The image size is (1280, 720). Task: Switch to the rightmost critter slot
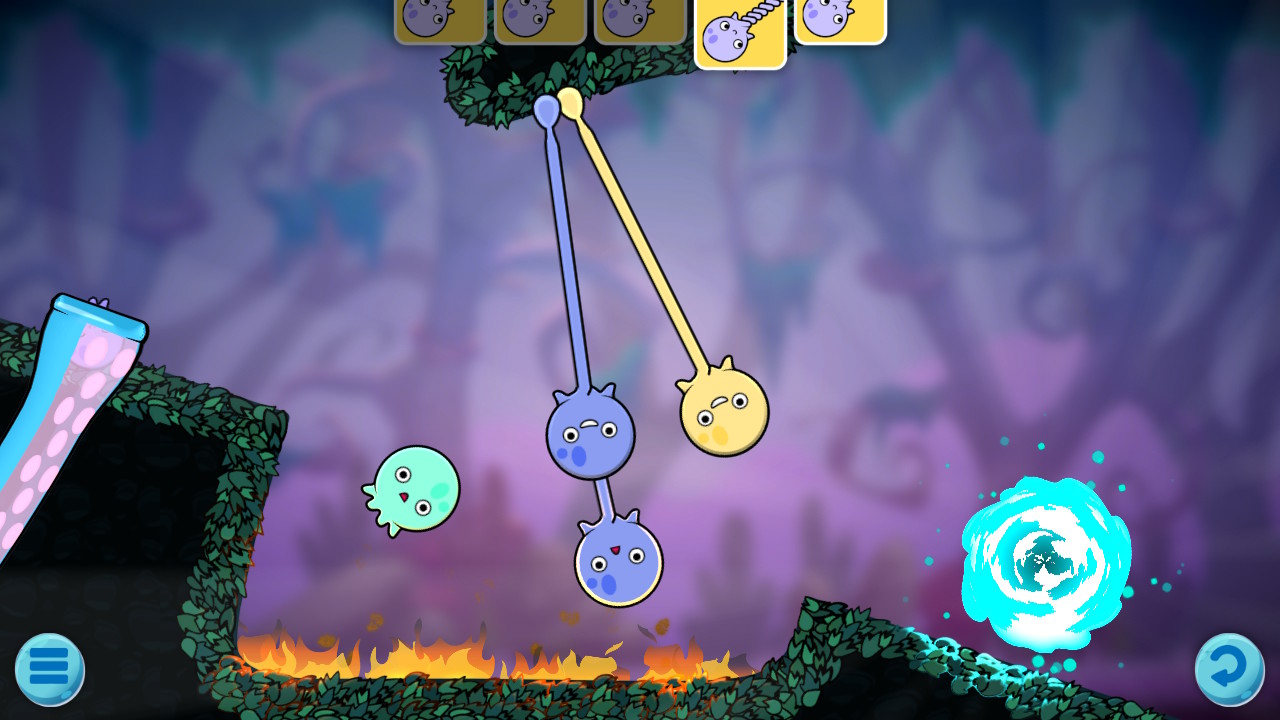coord(840,18)
